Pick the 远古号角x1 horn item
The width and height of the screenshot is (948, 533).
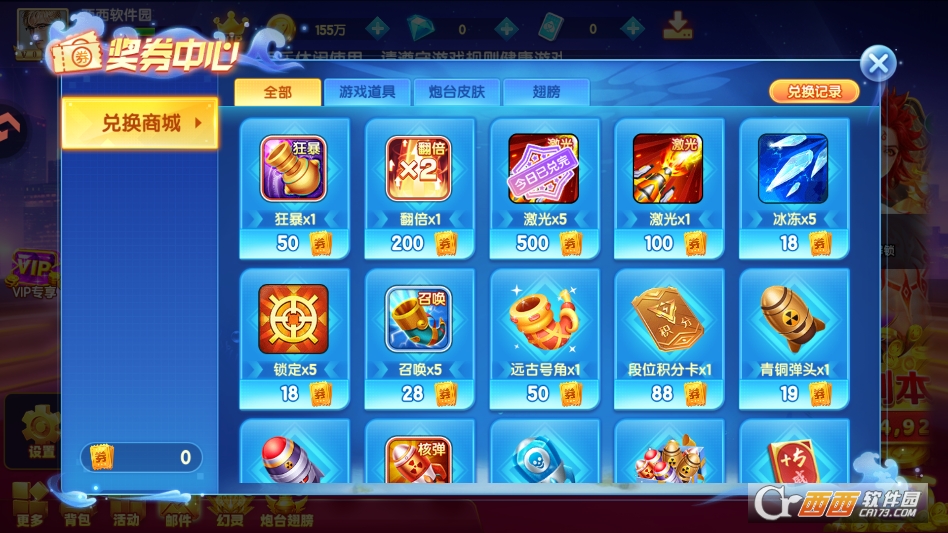point(544,338)
